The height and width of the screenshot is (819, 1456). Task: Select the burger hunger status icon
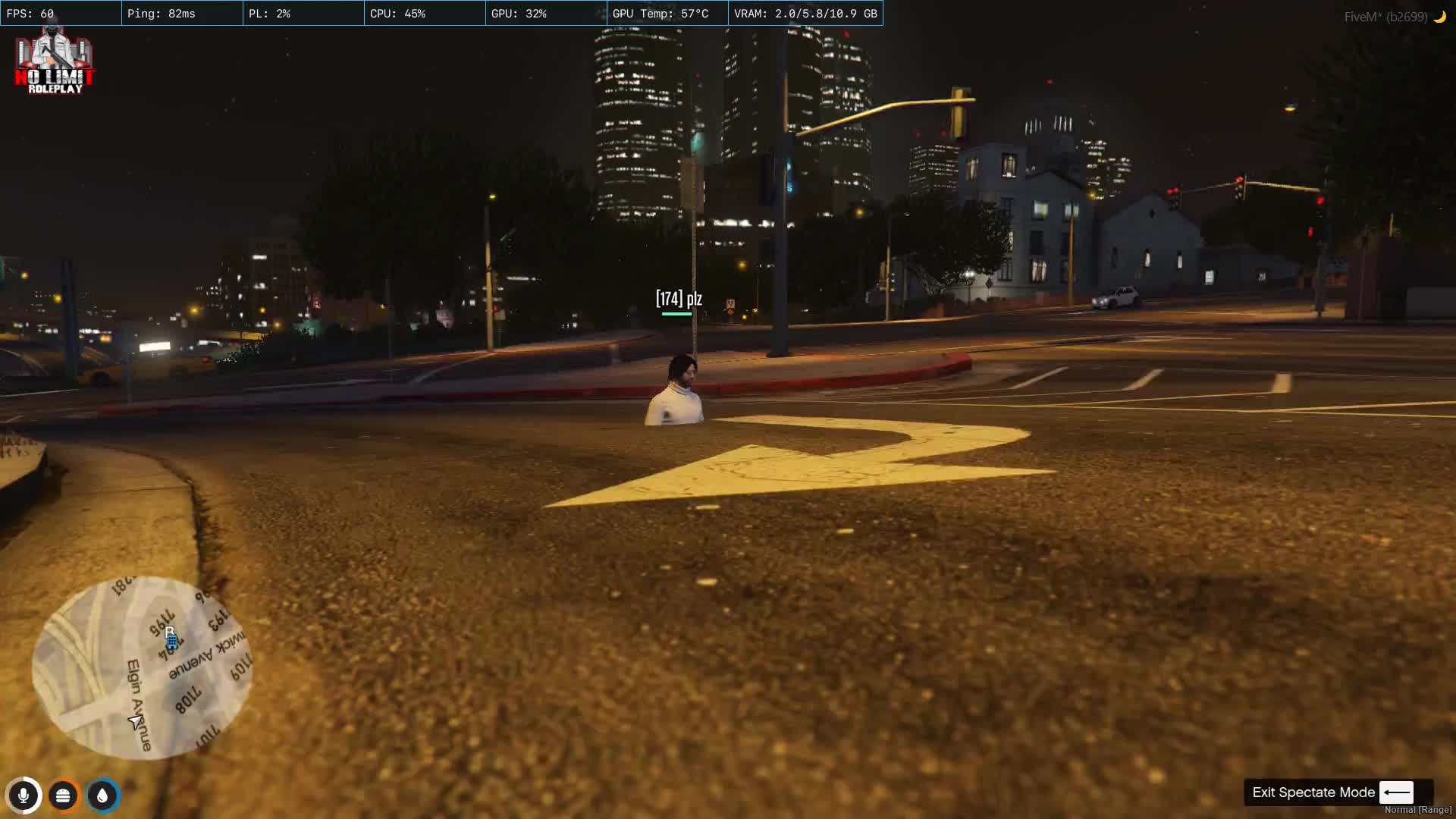coord(63,795)
